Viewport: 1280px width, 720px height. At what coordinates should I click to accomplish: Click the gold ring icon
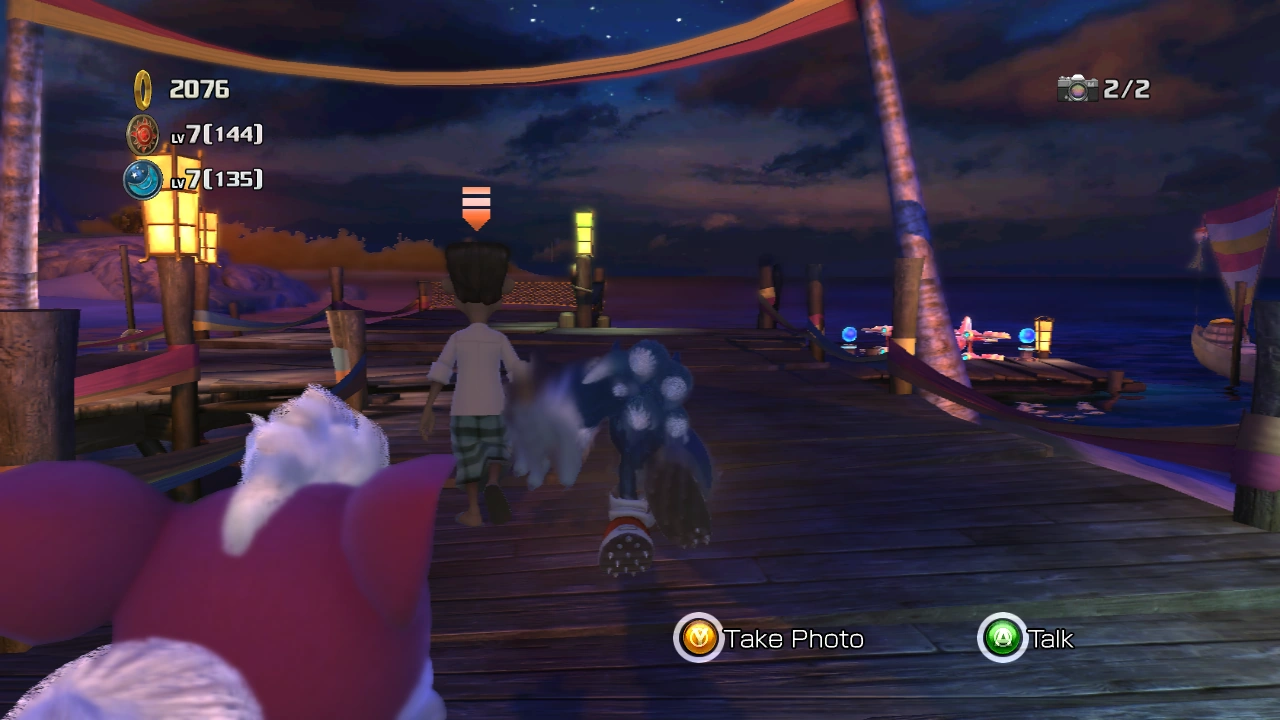(x=143, y=89)
